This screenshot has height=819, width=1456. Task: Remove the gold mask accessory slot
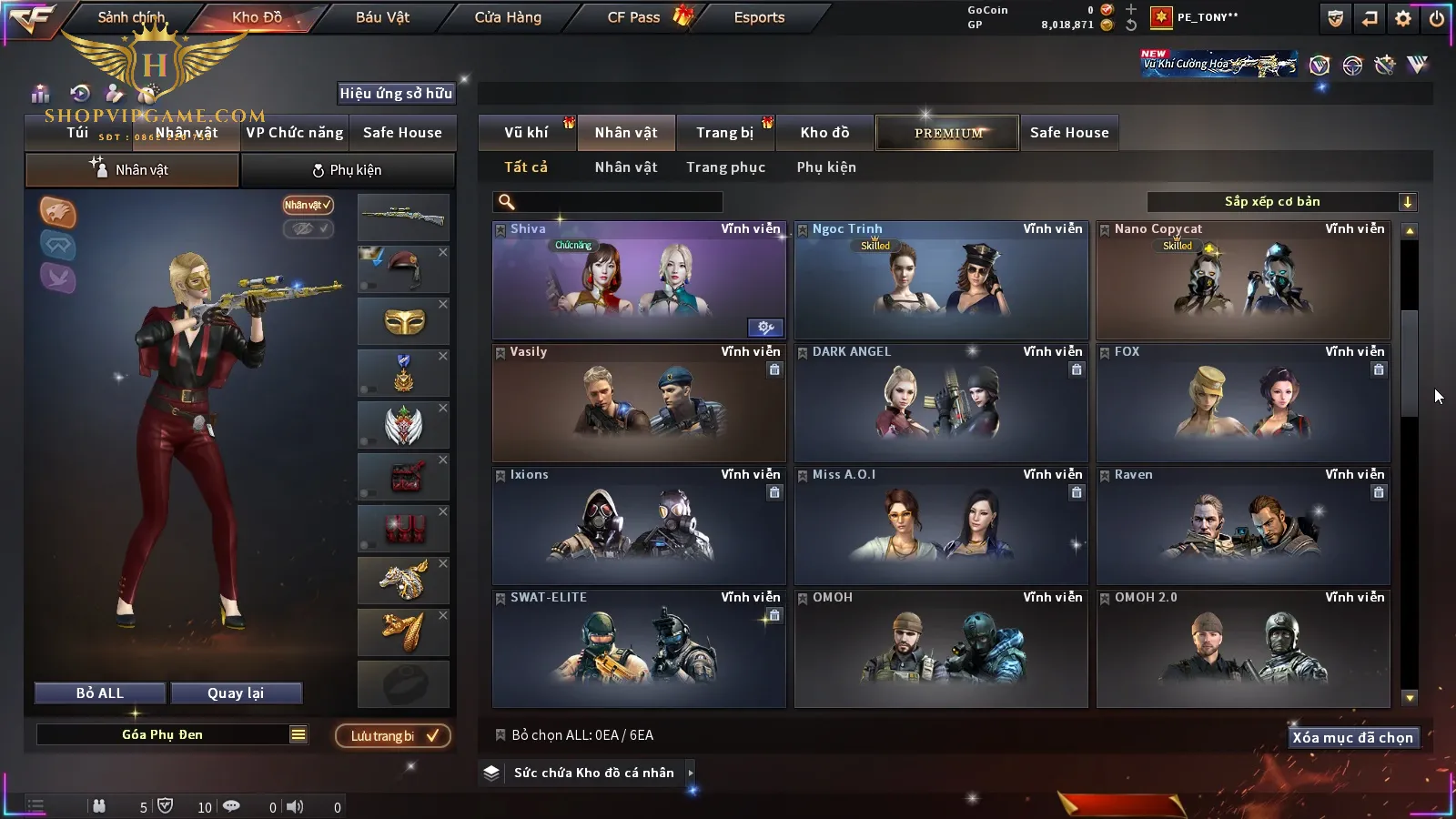point(443,304)
